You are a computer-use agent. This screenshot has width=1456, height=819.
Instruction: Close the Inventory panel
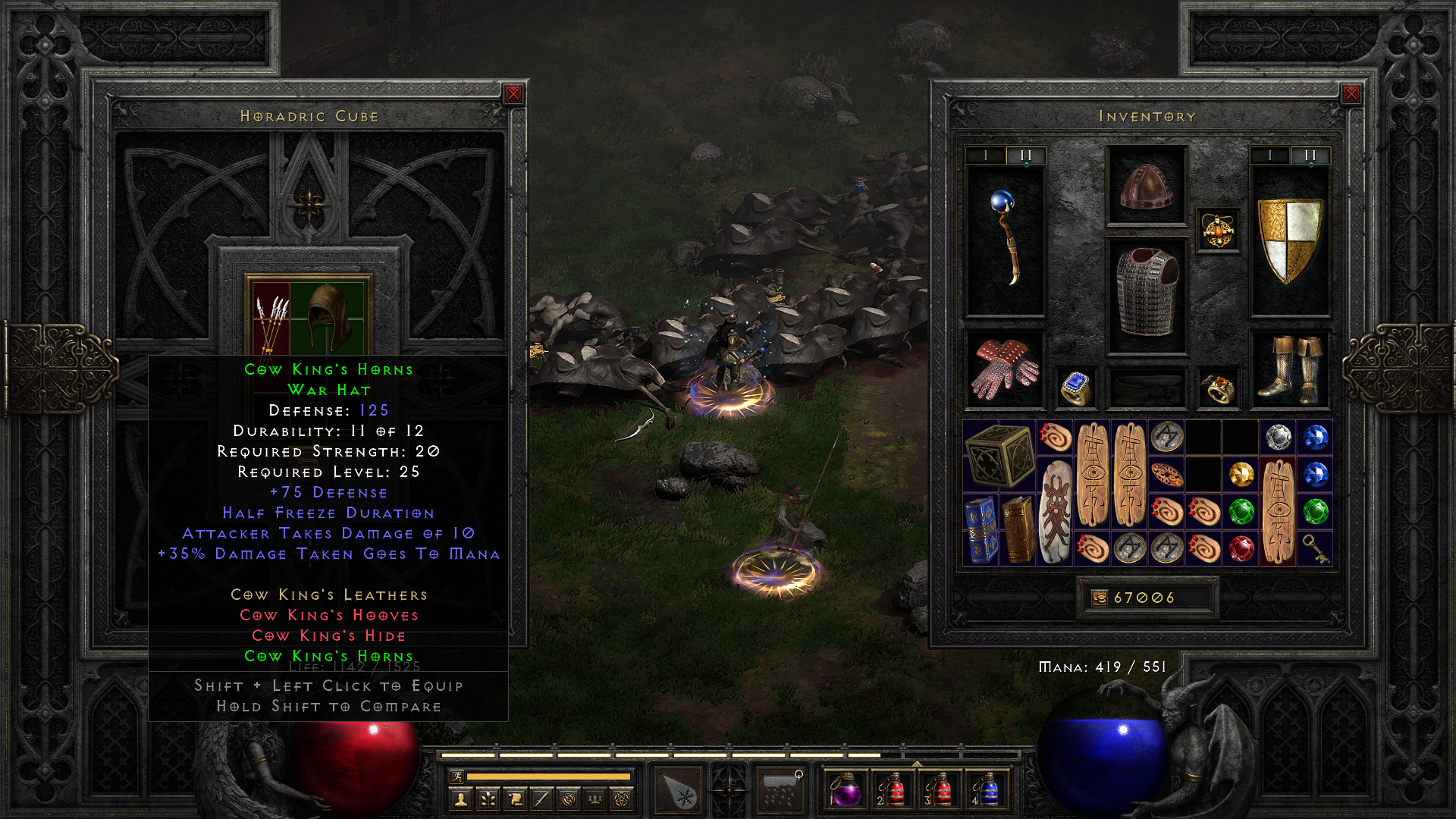[x=1351, y=94]
